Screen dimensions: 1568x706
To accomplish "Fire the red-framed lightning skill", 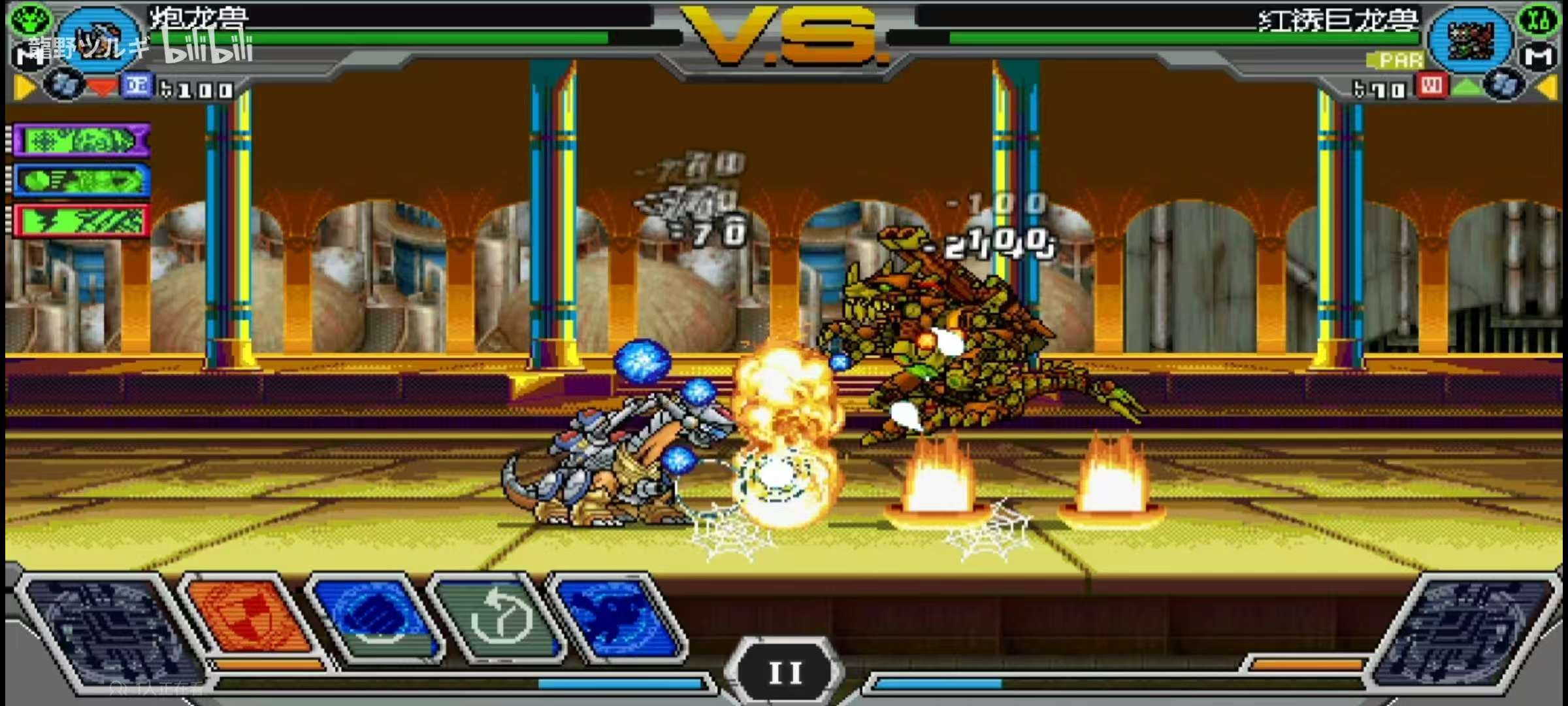I will [x=81, y=221].
